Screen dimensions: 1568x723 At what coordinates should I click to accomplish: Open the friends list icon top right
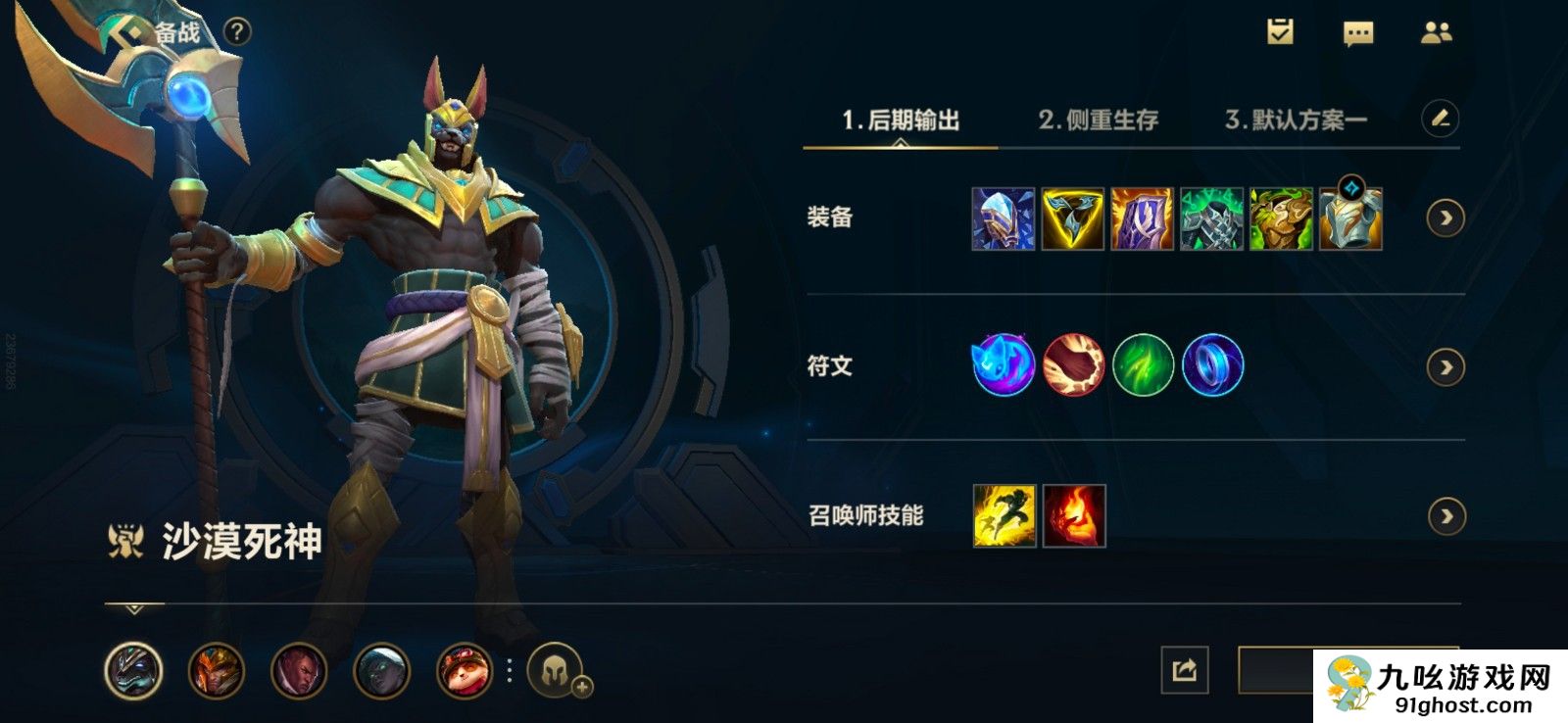pos(1436,32)
